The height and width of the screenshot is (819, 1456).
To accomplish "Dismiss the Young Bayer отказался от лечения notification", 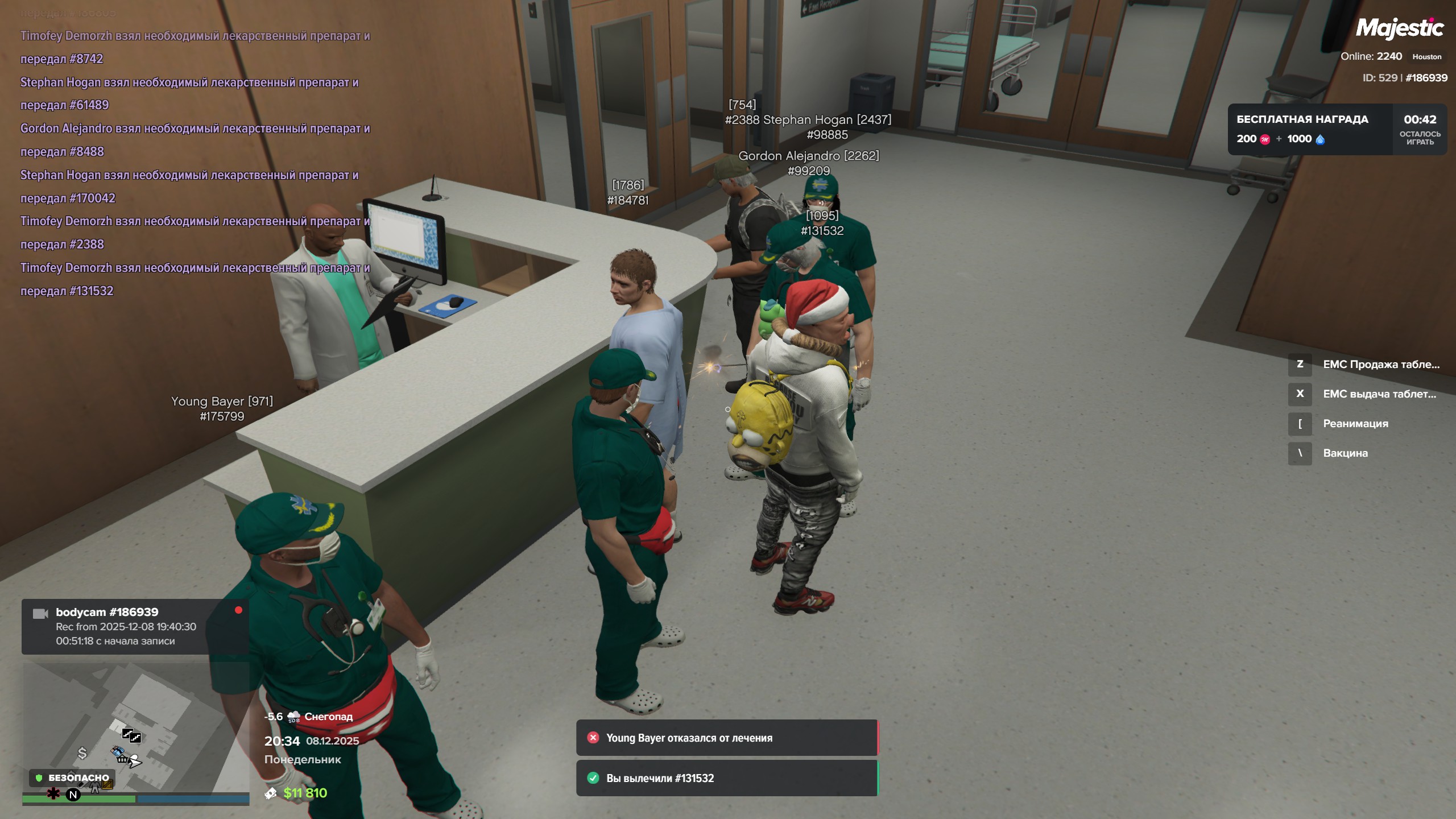I will click(593, 738).
